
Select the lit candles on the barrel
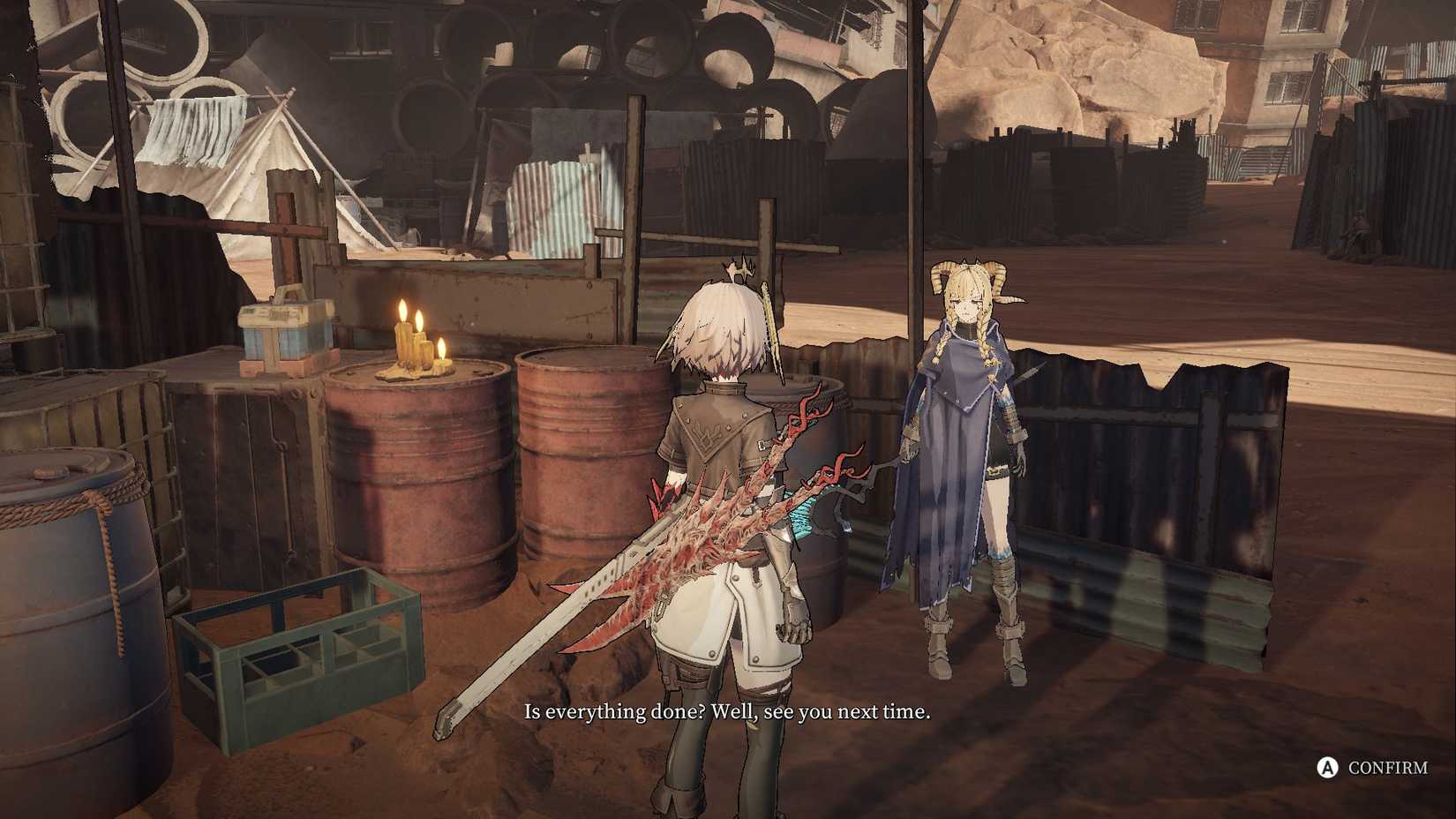[413, 340]
